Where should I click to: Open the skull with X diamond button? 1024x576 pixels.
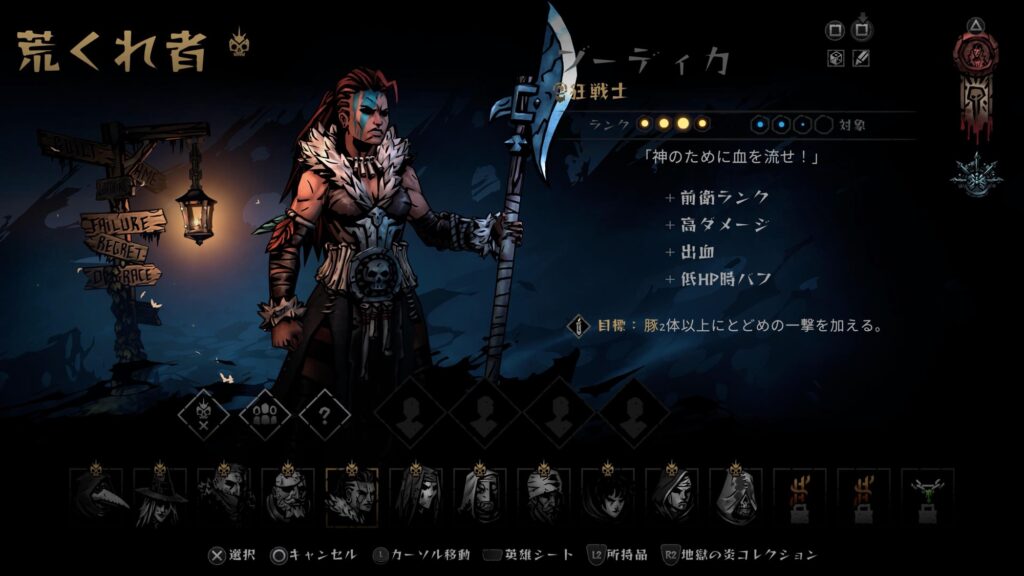[x=204, y=414]
